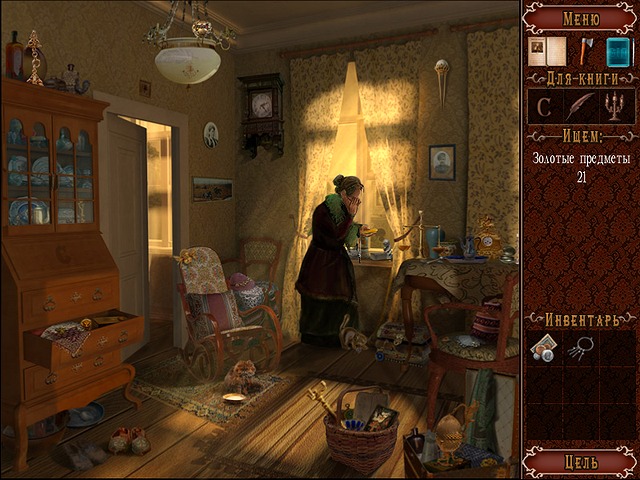Click the blue book icon

click(x=618, y=51)
